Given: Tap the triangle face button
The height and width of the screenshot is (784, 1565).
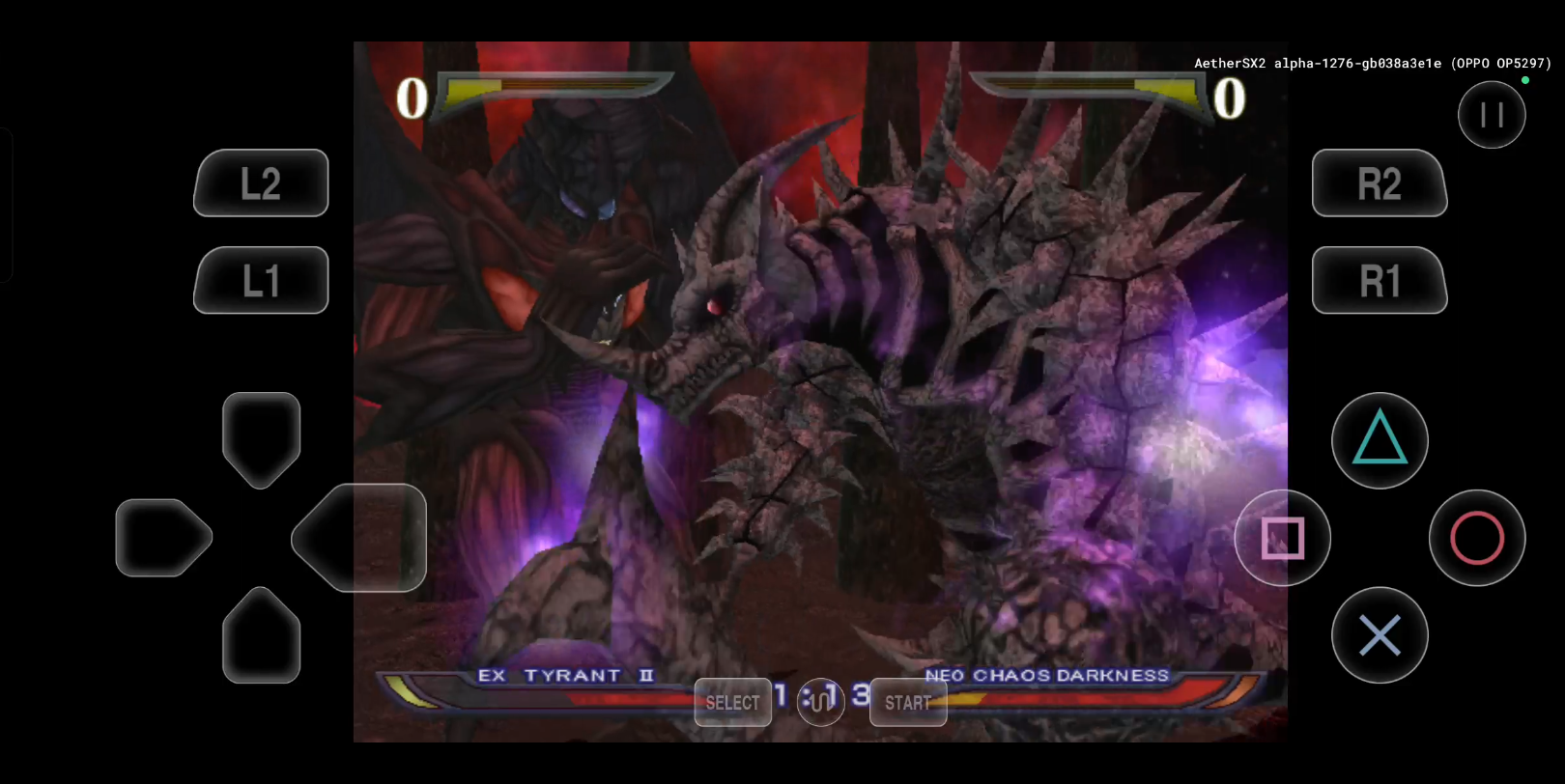Looking at the screenshot, I should (1380, 440).
